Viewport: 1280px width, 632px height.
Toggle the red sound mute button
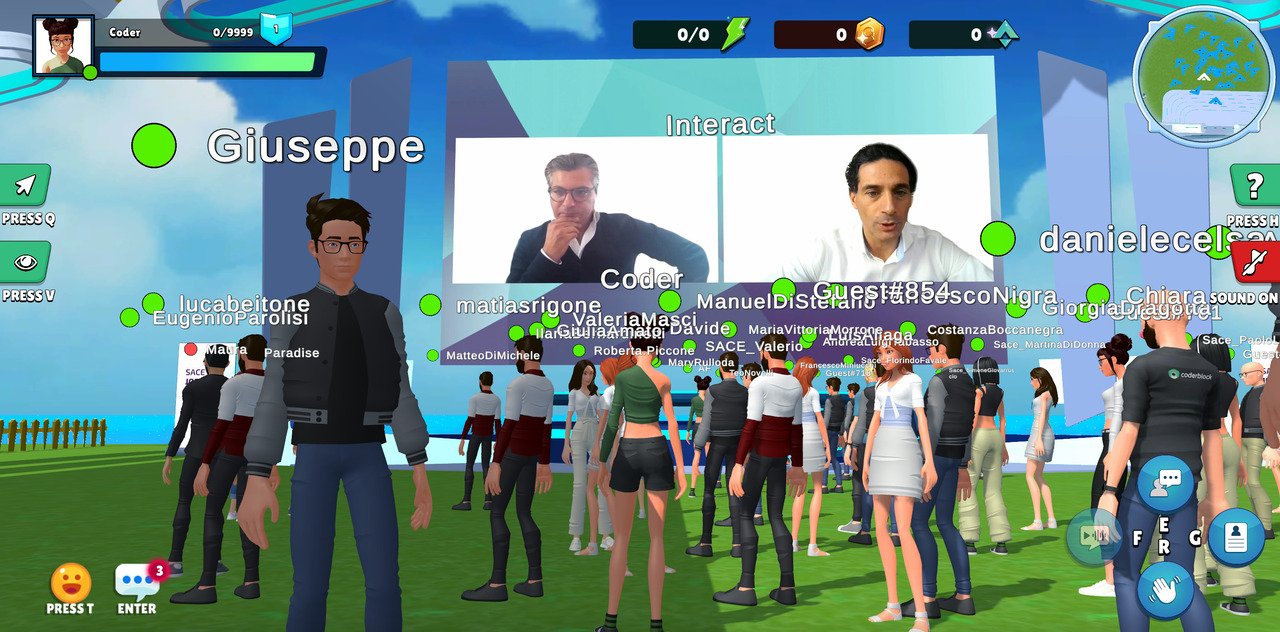coord(1254,263)
